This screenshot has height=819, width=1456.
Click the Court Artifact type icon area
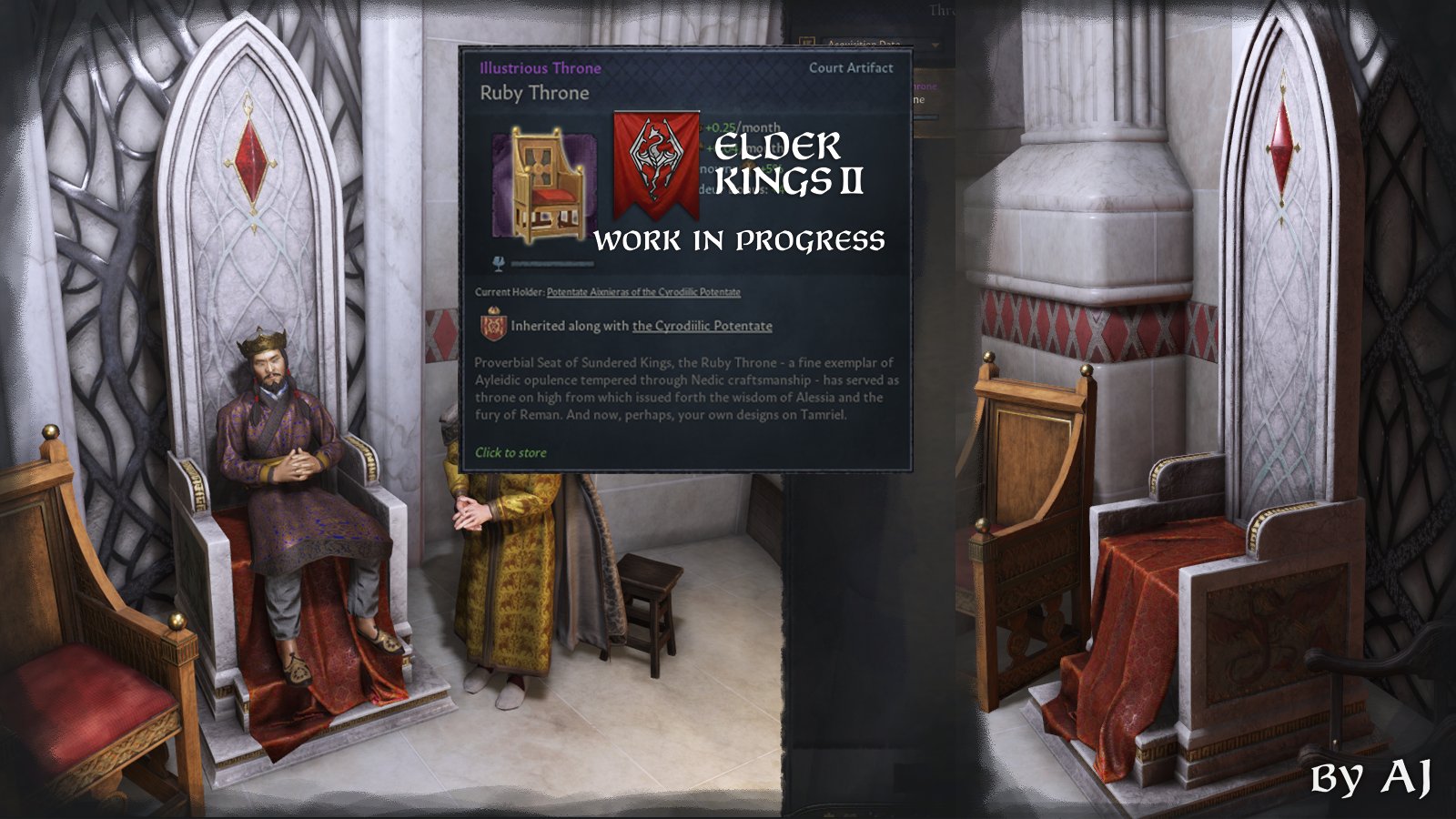pyautogui.click(x=850, y=67)
